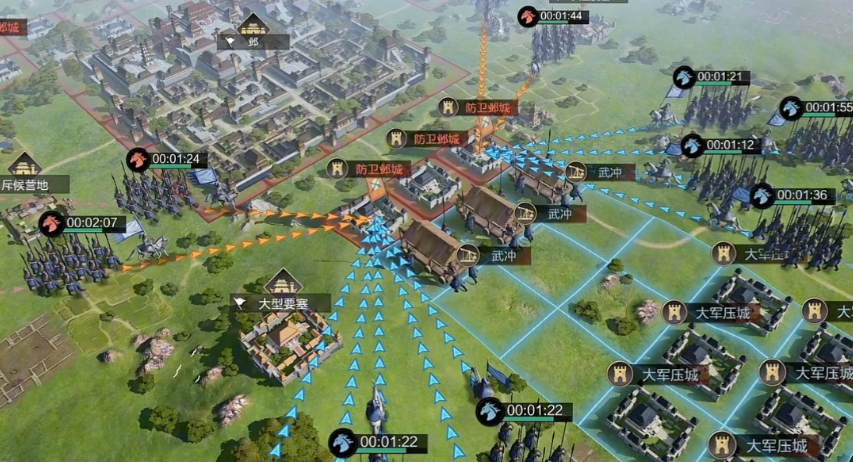Select the 邺 city name marker
Screen dimensions: 853x462
coord(254,42)
